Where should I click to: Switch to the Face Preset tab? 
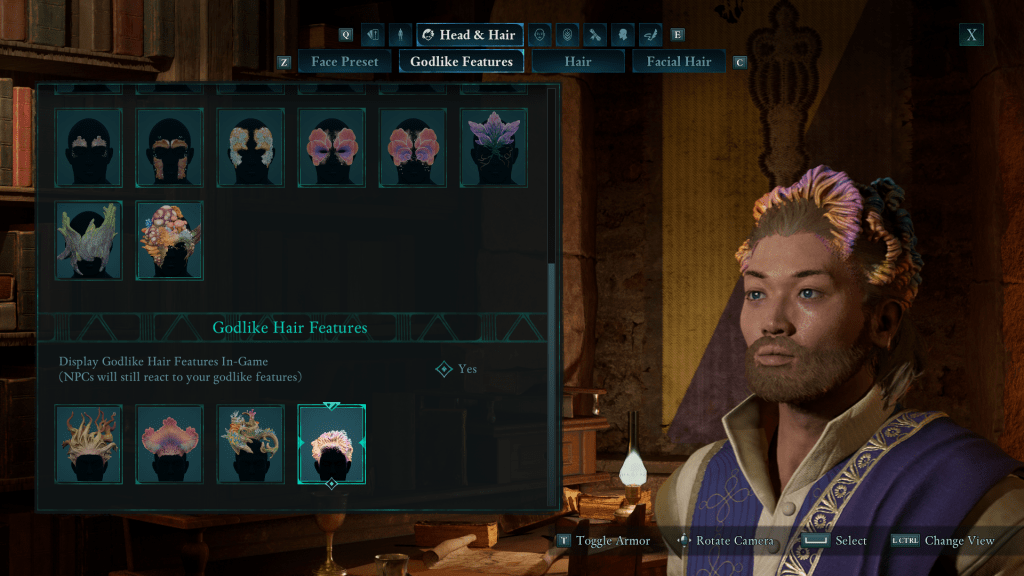[x=344, y=62]
